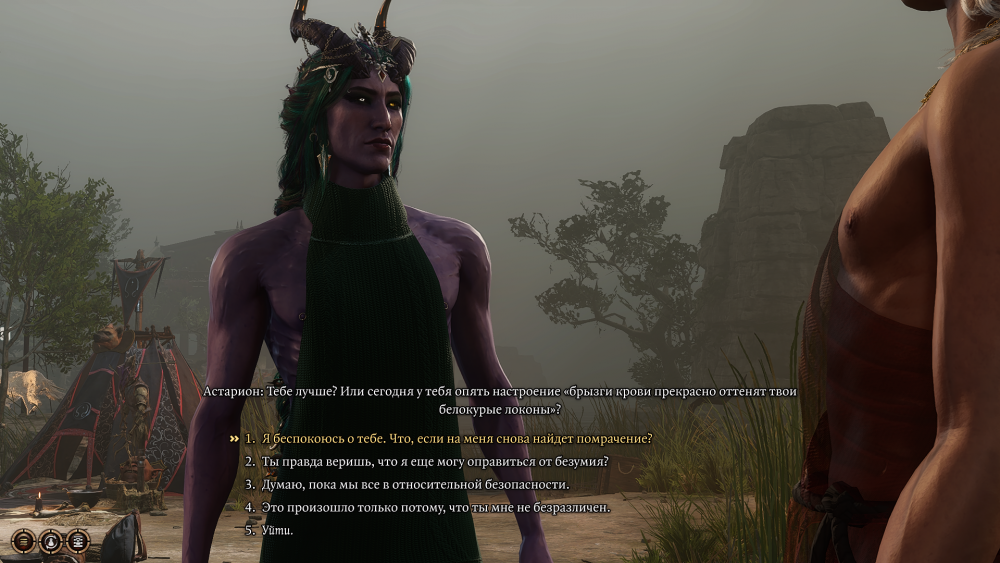Open the stacked-lines dialogue history button

coord(22,541)
